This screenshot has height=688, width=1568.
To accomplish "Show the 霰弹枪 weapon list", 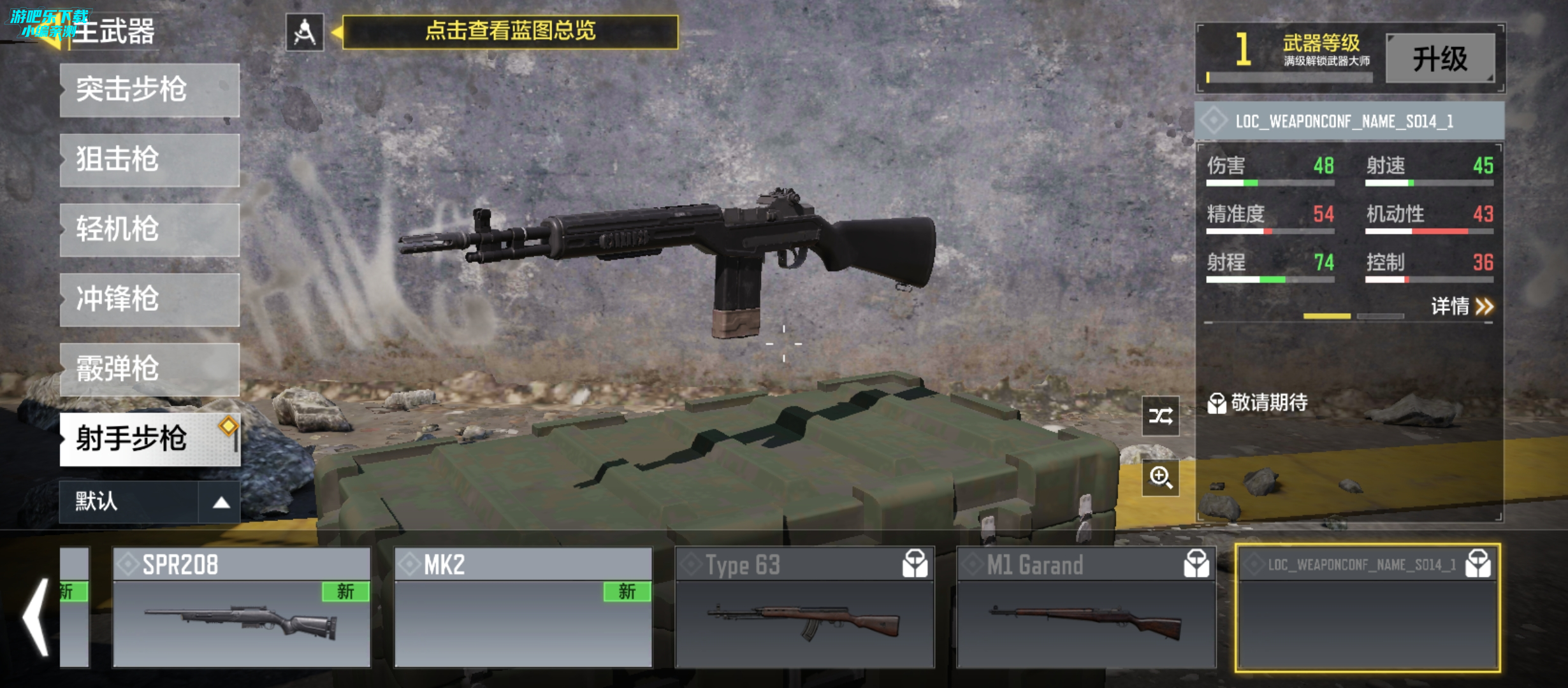I will click(150, 369).
